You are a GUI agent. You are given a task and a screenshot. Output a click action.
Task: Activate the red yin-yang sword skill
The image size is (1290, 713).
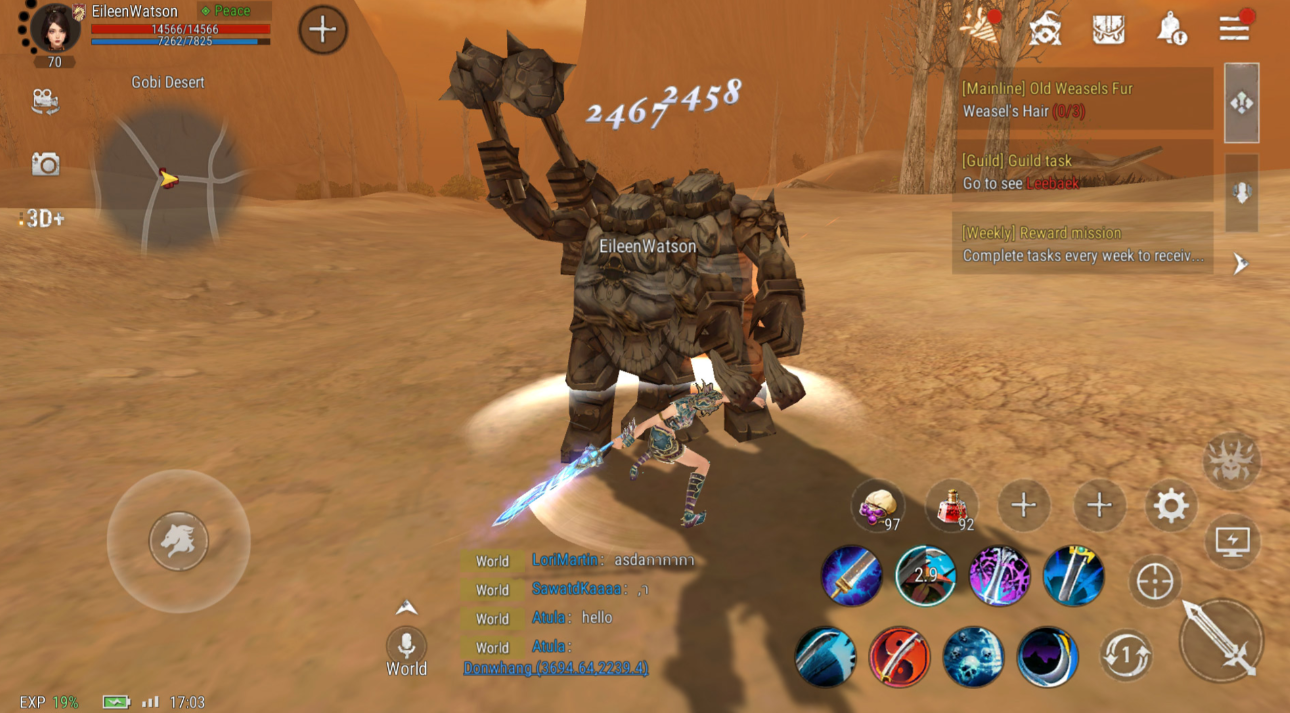click(899, 657)
